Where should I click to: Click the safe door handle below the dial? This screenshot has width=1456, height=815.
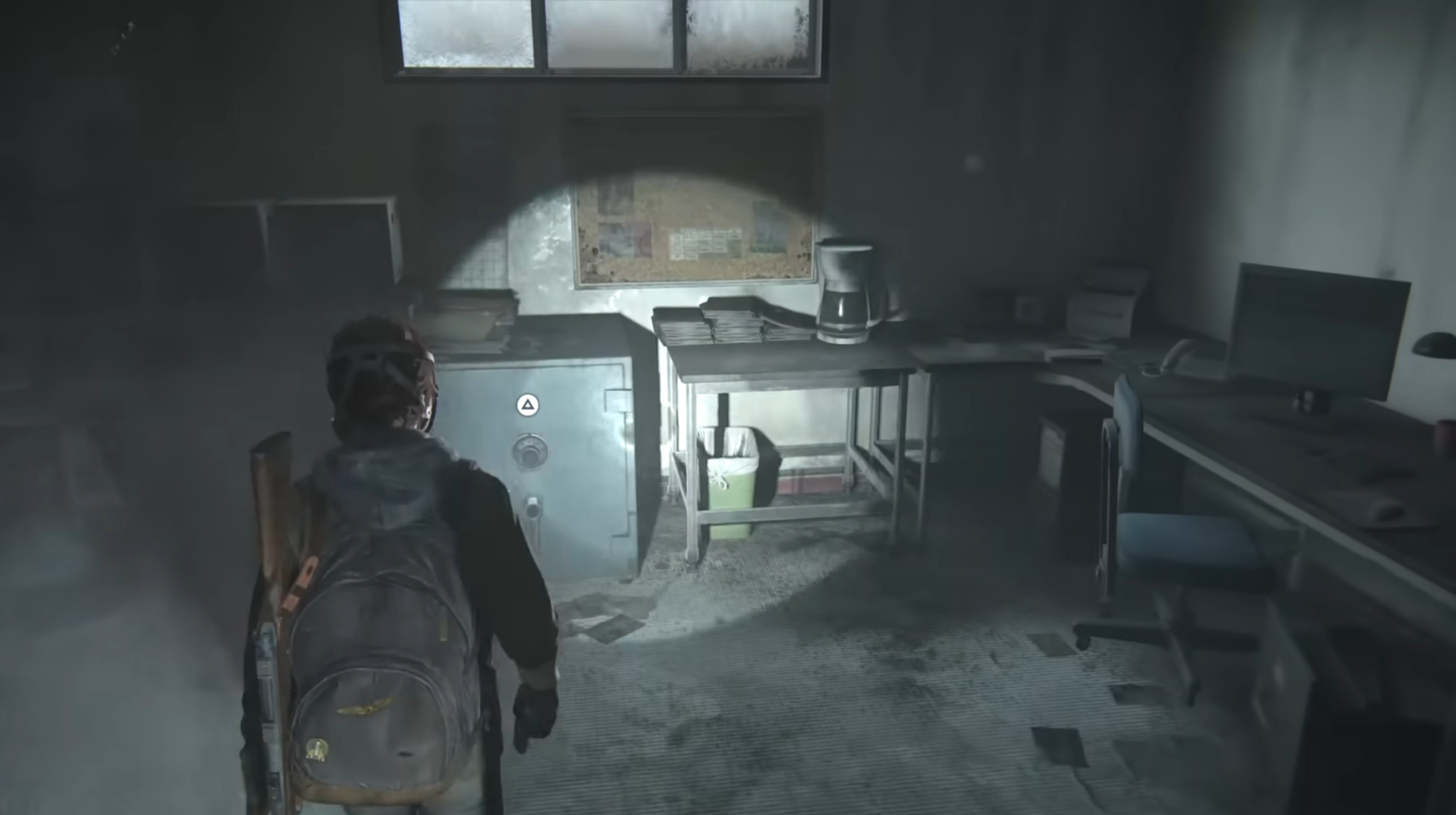[531, 510]
